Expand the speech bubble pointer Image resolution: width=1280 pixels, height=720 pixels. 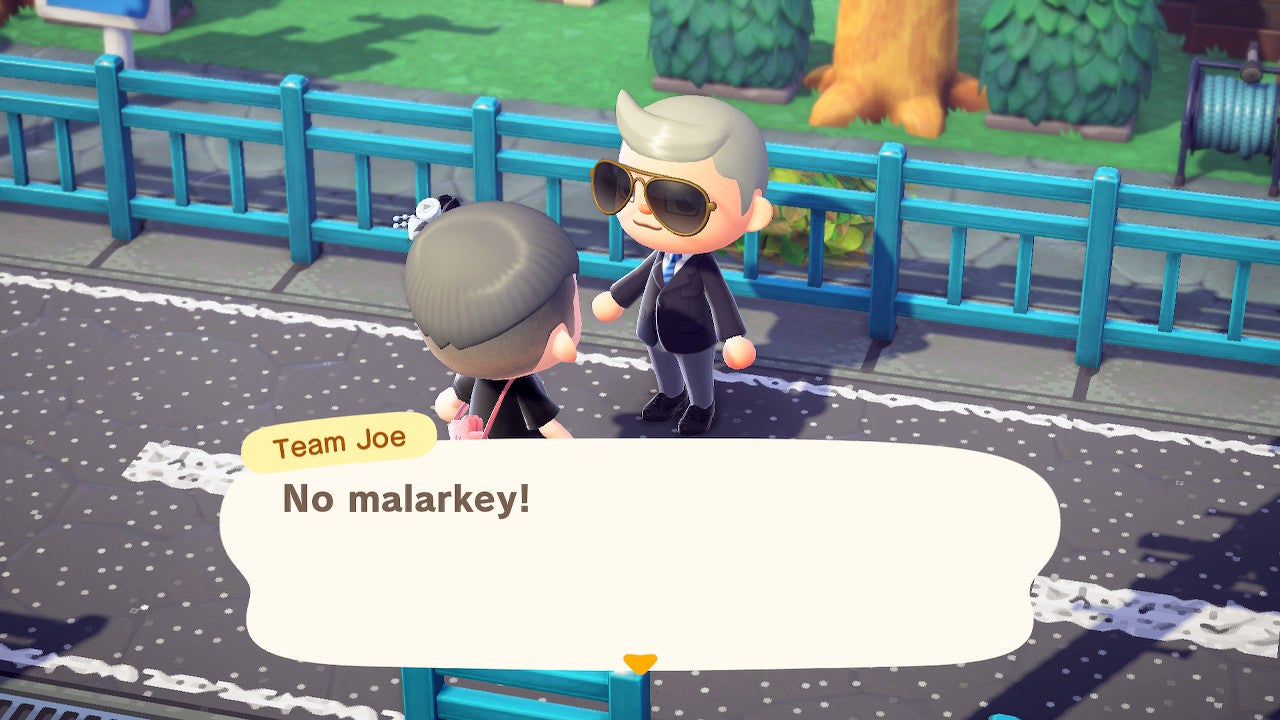(641, 659)
